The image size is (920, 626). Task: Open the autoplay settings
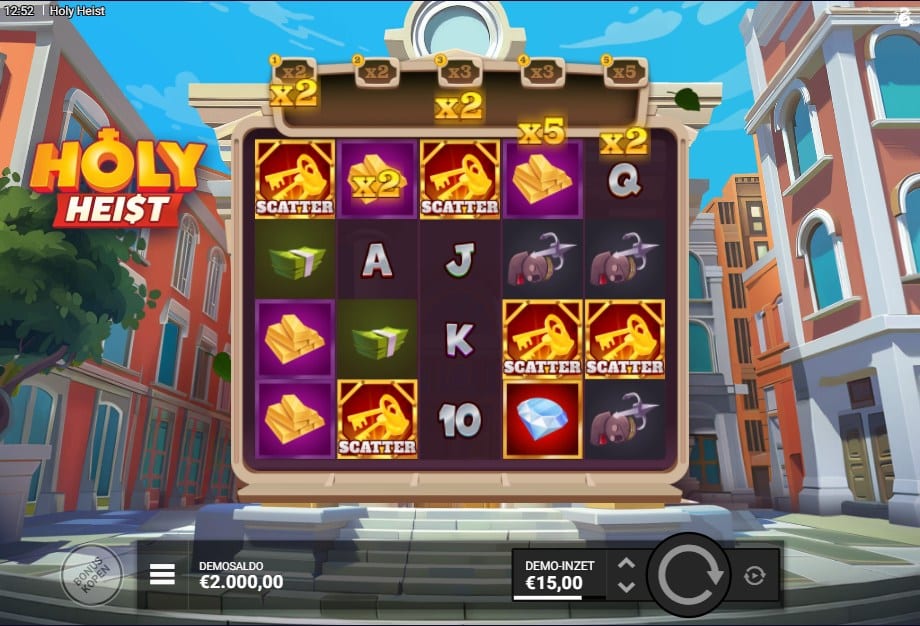(x=755, y=575)
